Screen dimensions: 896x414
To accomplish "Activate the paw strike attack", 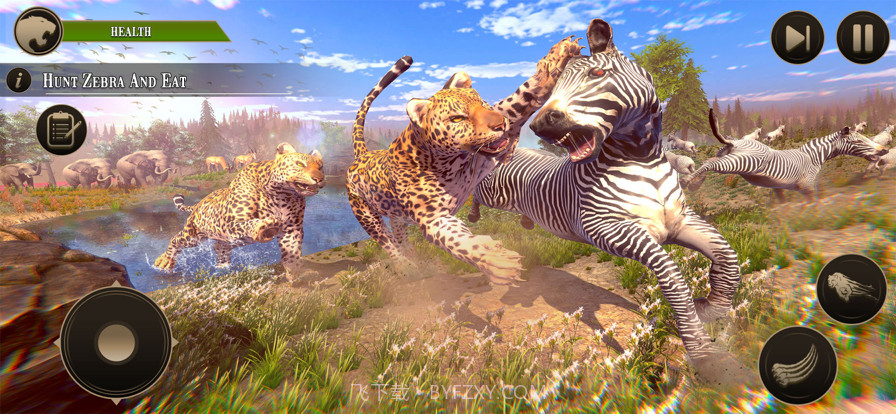I will click(x=851, y=289).
